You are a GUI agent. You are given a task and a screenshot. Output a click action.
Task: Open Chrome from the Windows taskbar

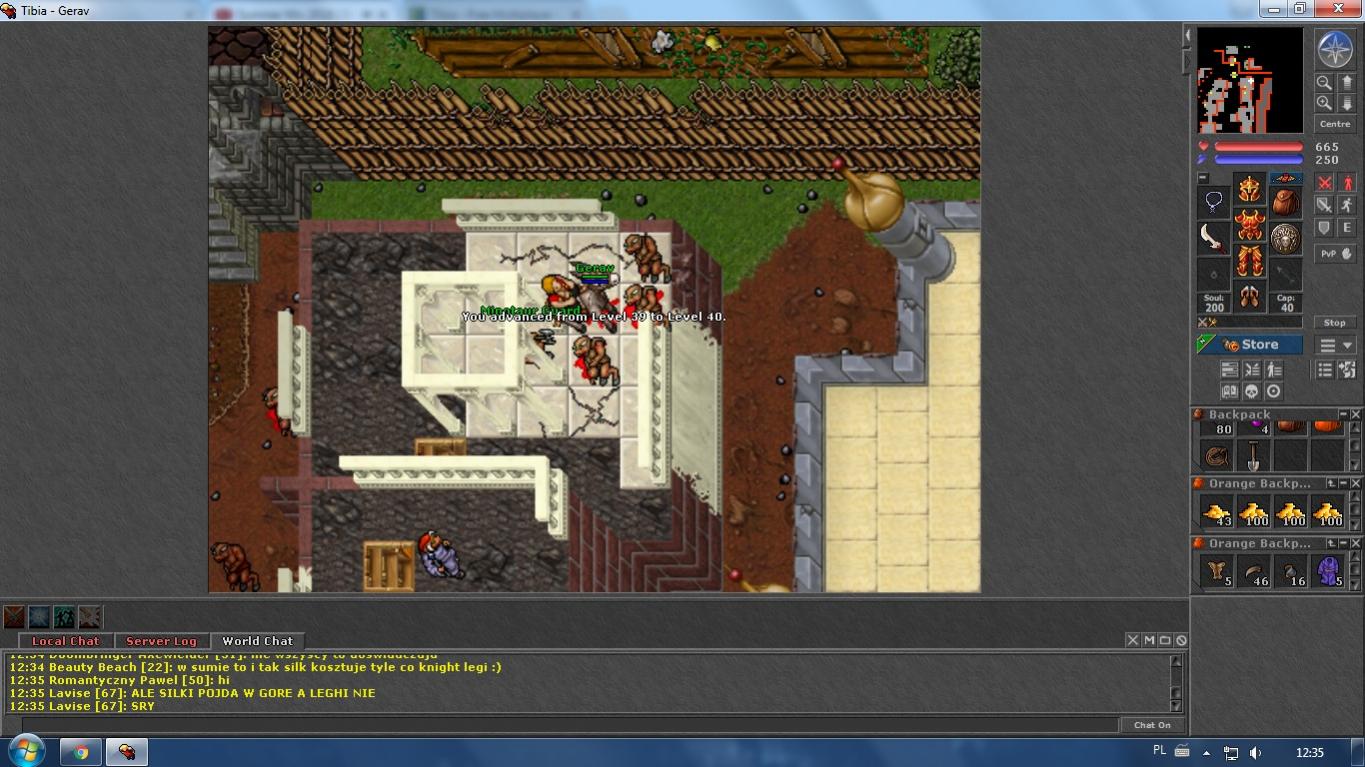[80, 752]
